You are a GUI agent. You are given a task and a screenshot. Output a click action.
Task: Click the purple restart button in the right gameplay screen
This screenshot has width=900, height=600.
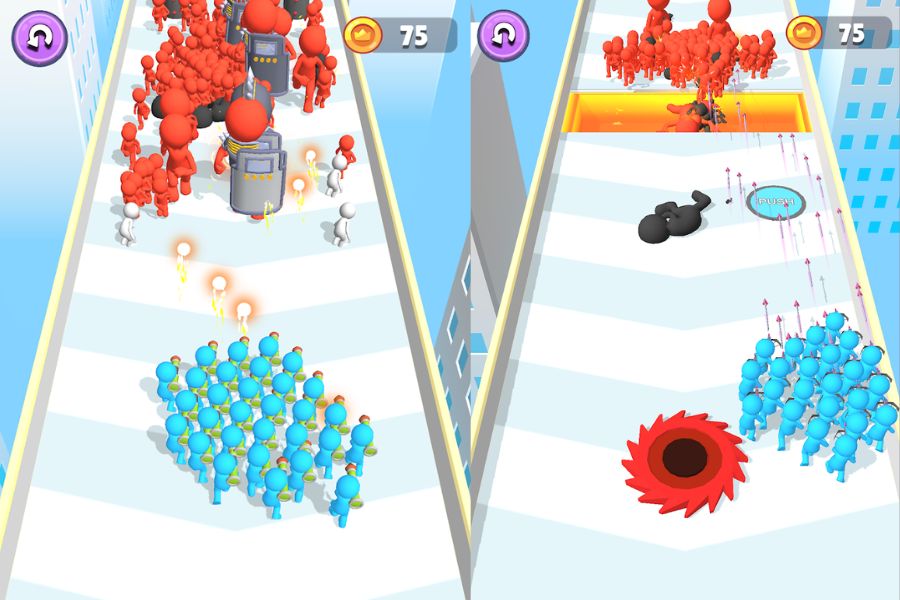coord(503,37)
